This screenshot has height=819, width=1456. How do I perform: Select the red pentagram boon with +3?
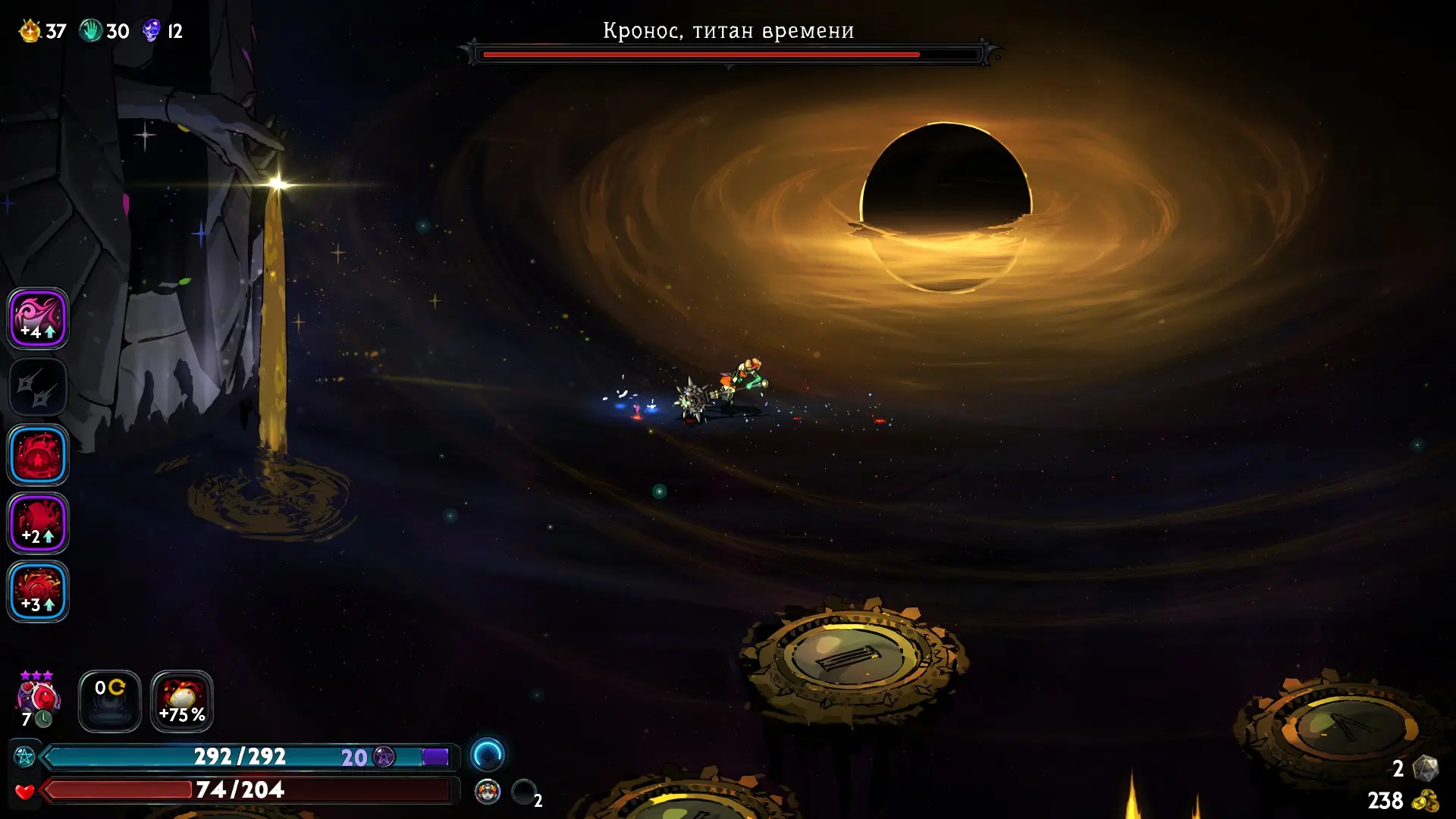(38, 591)
